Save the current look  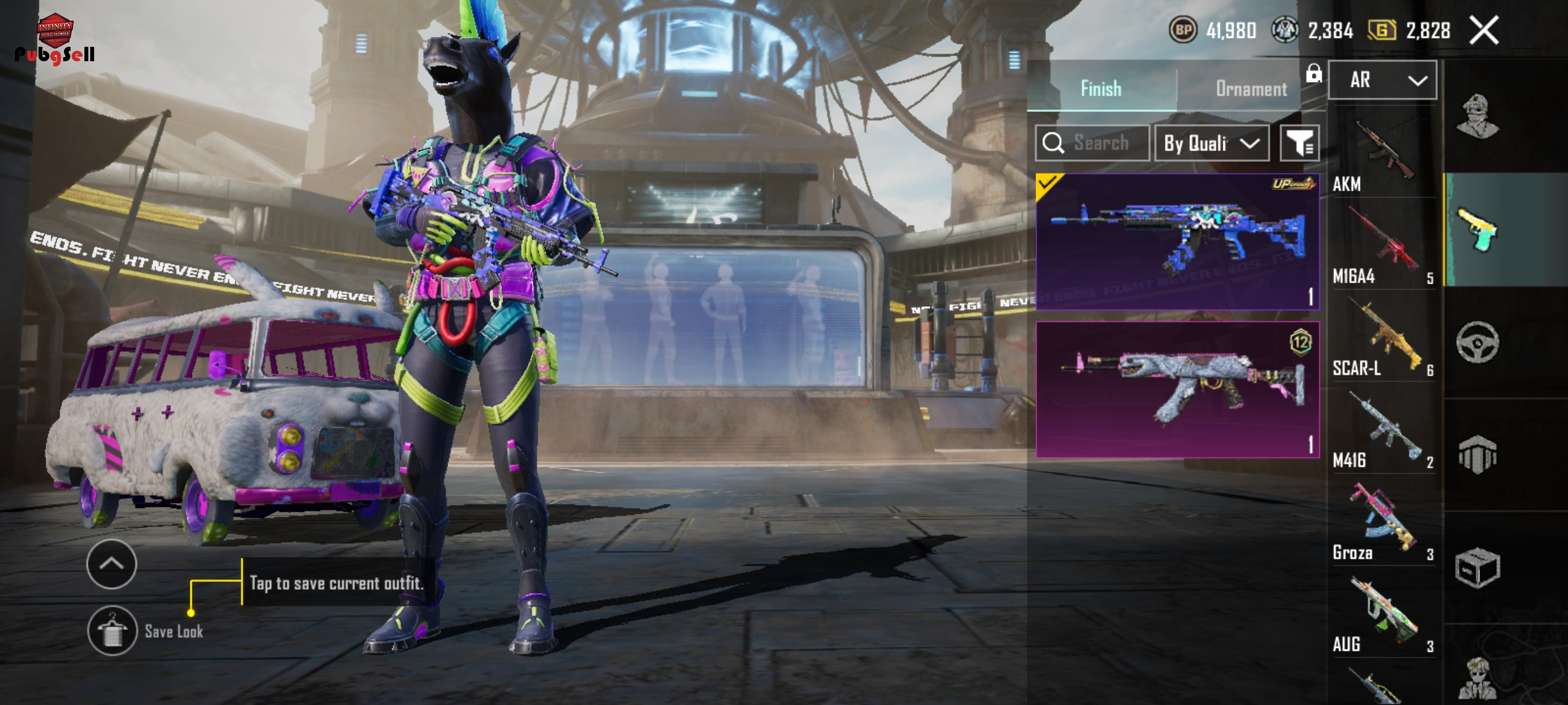(112, 631)
